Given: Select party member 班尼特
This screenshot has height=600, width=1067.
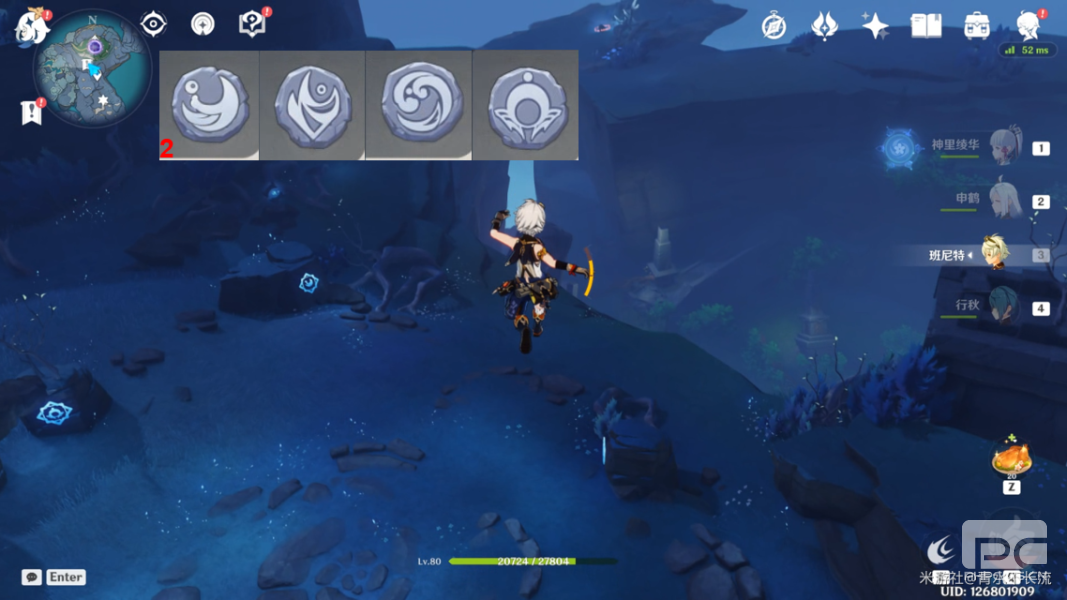Looking at the screenshot, I should tap(993, 255).
